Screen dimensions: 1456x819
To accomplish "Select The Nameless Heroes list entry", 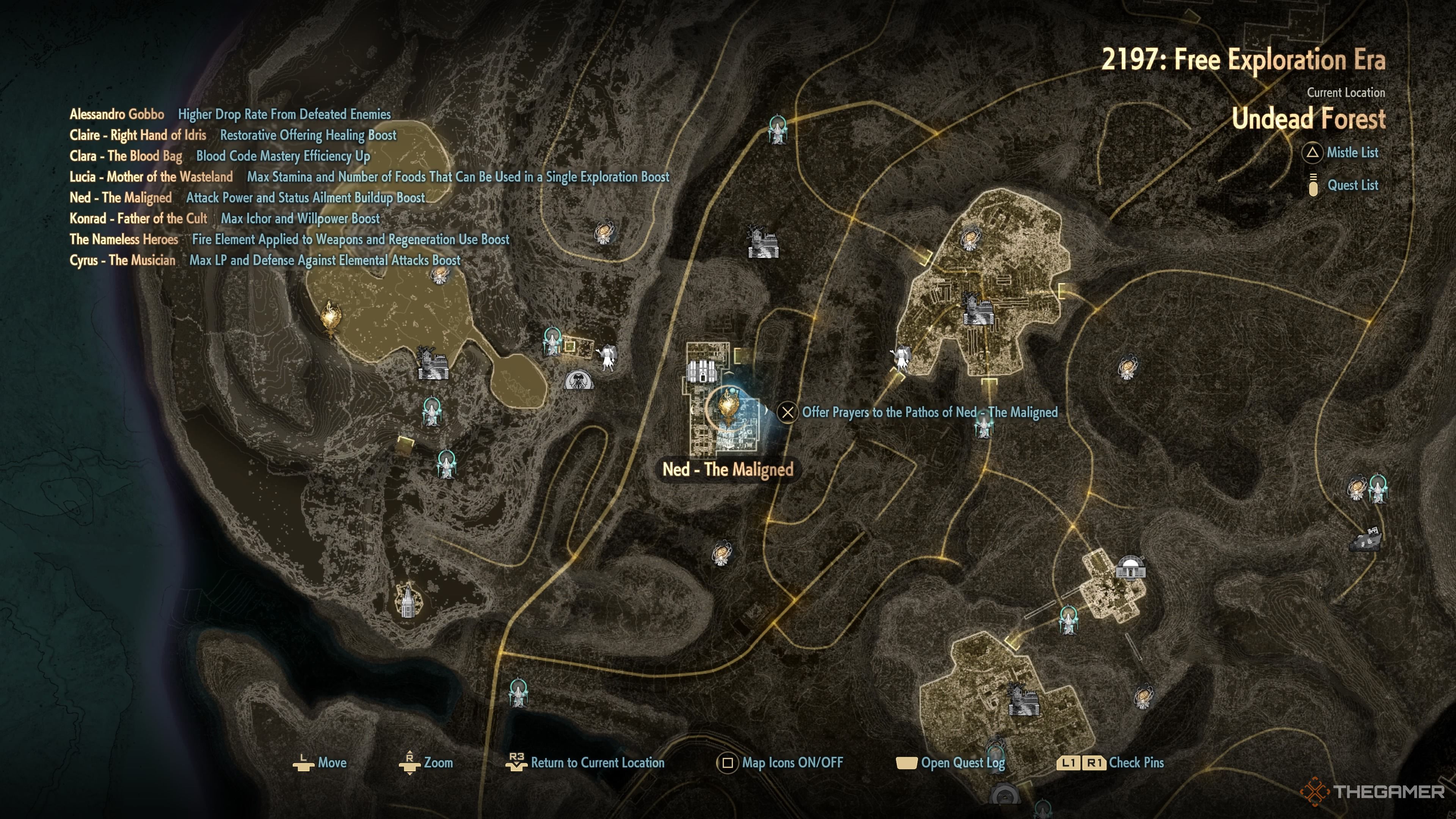I will pyautogui.click(x=124, y=240).
